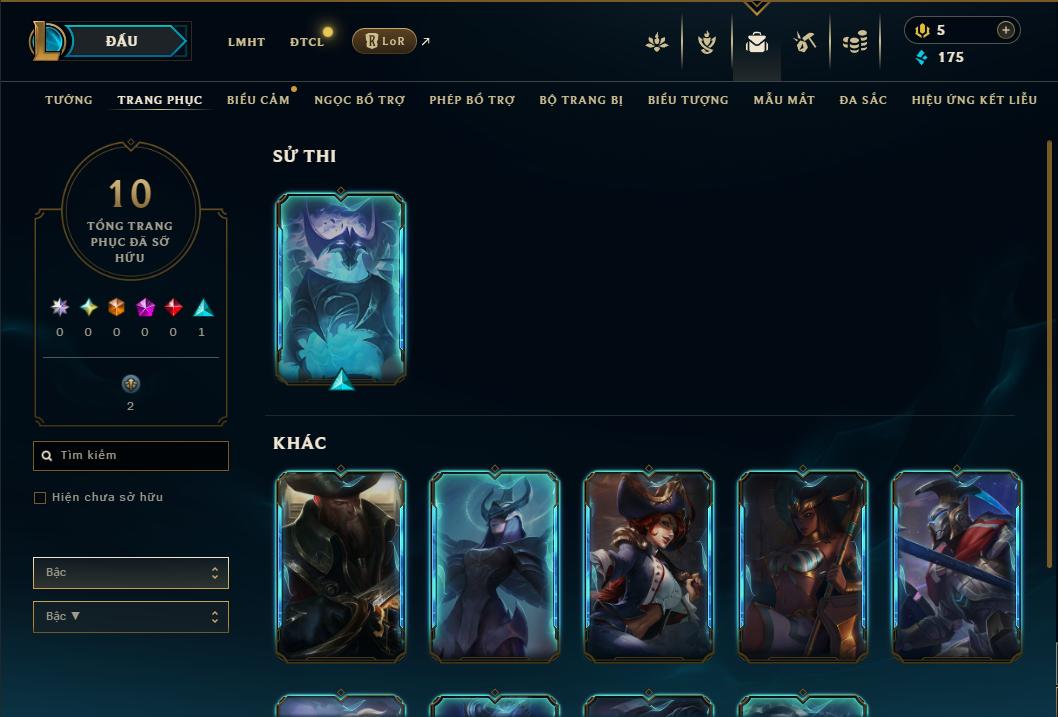Open the MẪU MẮT wards tab

tap(784, 100)
